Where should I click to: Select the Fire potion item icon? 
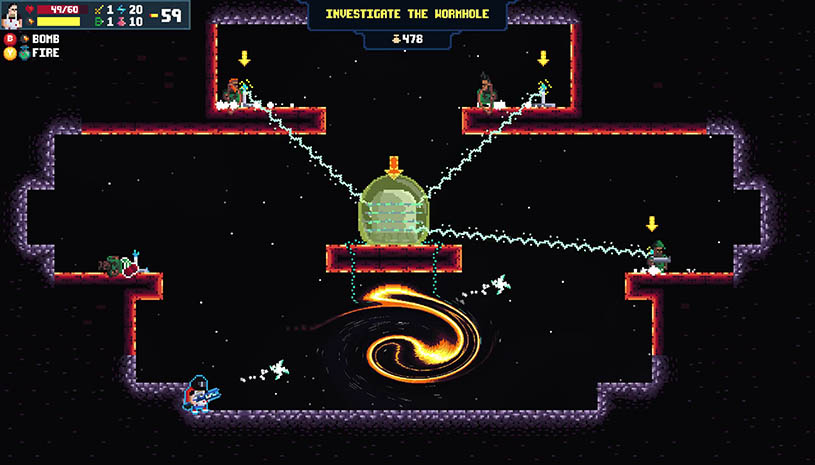pyautogui.click(x=25, y=53)
